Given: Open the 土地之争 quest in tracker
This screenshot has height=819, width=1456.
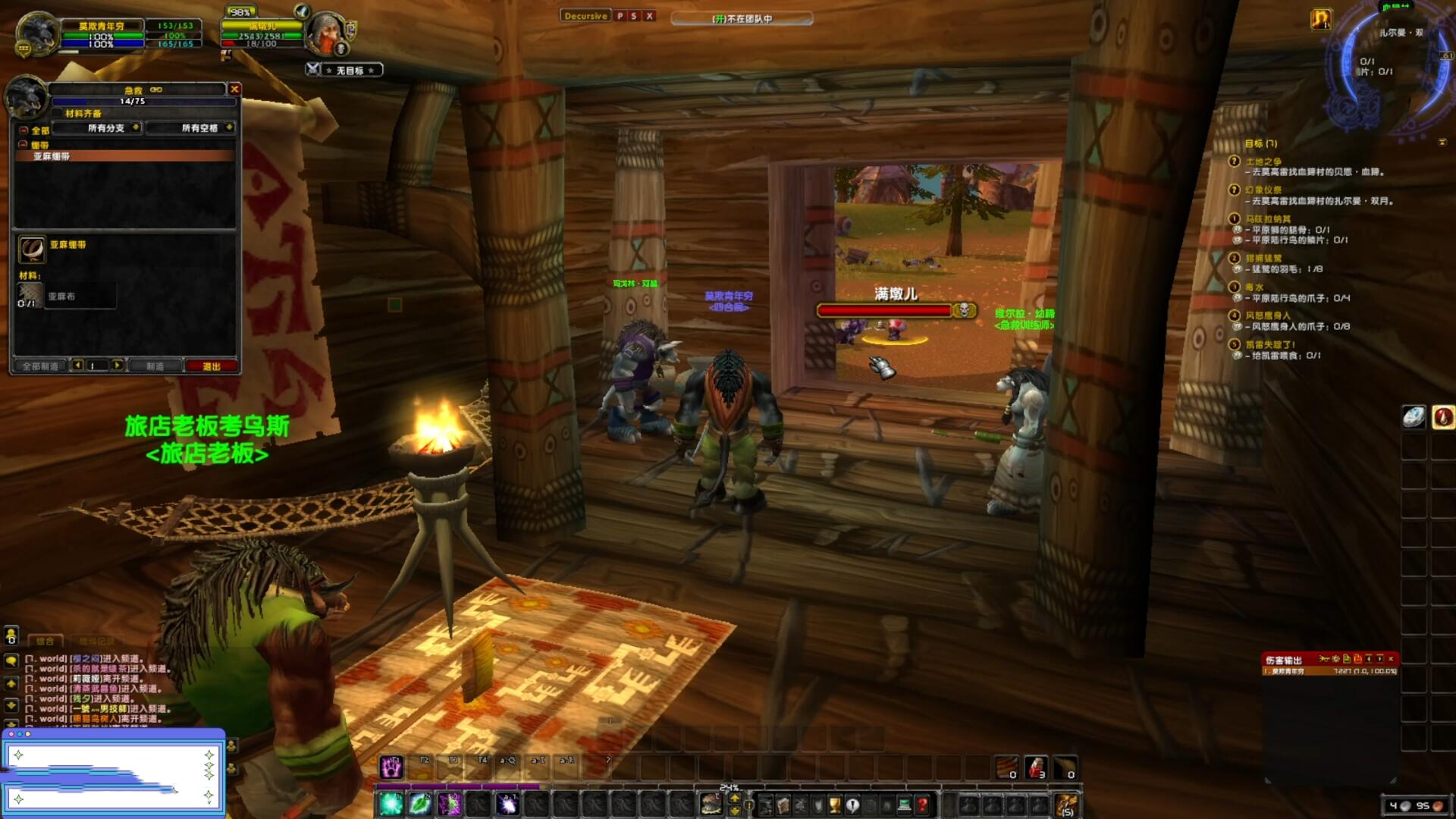Looking at the screenshot, I should (1263, 162).
